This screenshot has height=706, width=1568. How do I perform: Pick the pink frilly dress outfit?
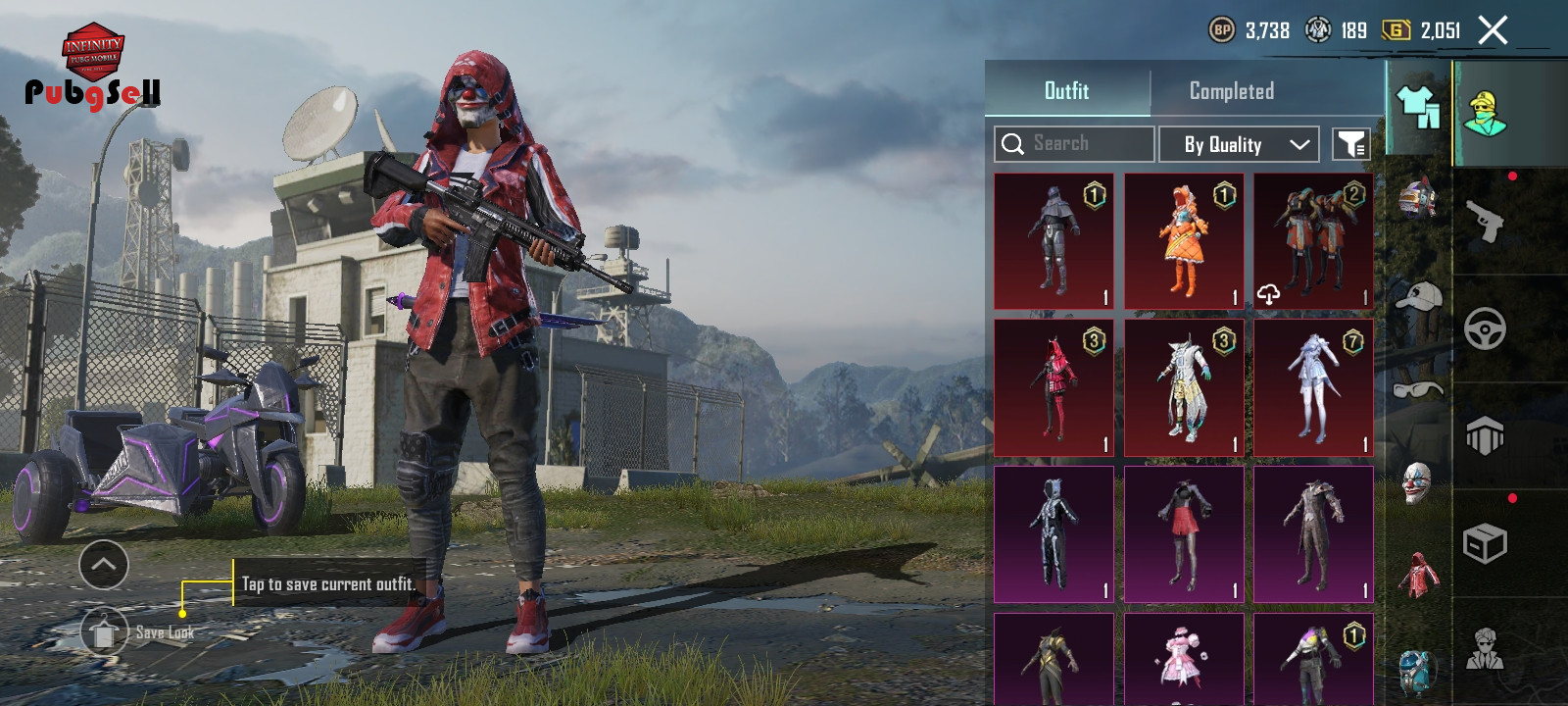[x=1183, y=659]
